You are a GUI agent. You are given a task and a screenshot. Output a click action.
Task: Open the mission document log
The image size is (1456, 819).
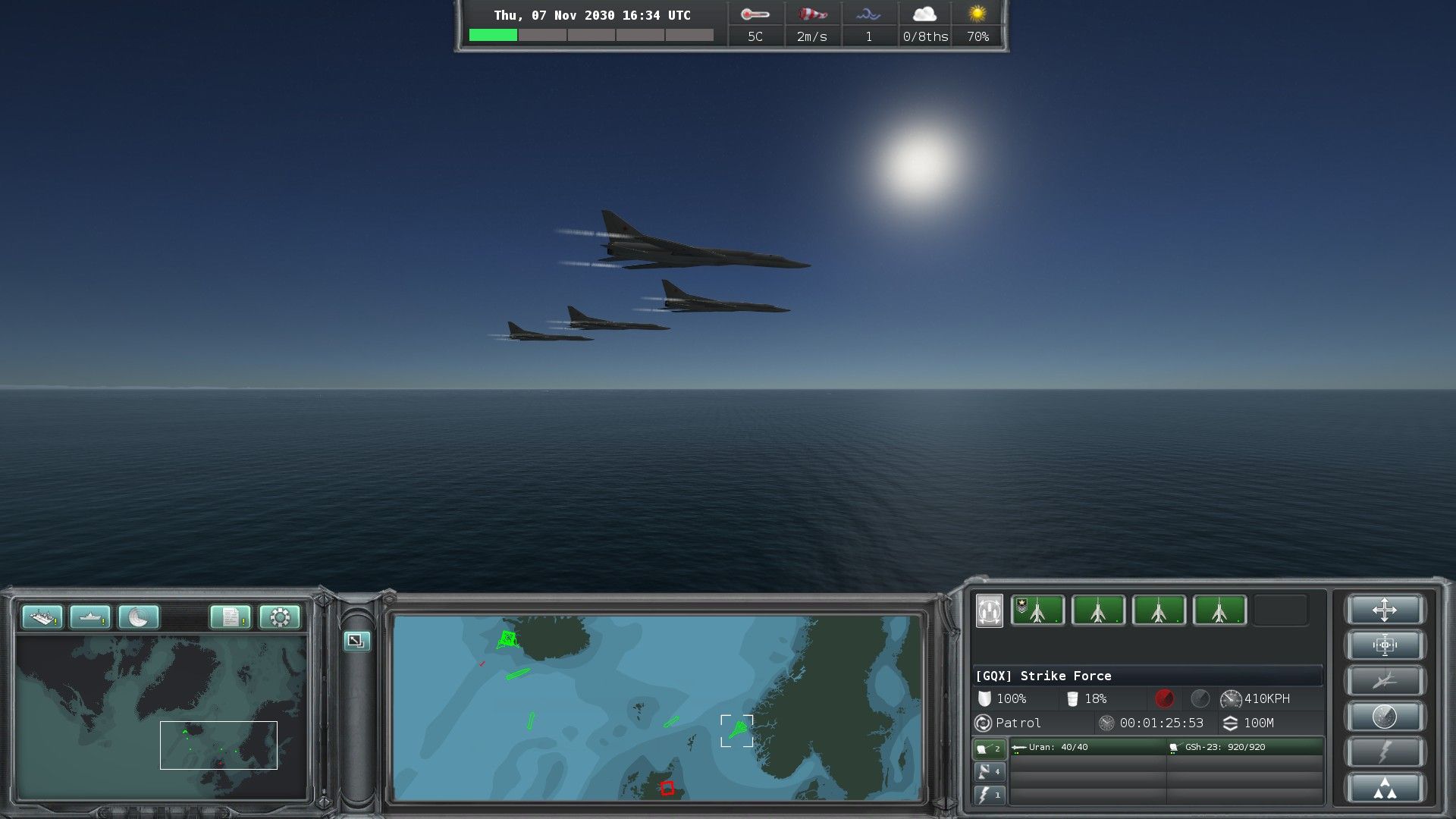coord(231,617)
